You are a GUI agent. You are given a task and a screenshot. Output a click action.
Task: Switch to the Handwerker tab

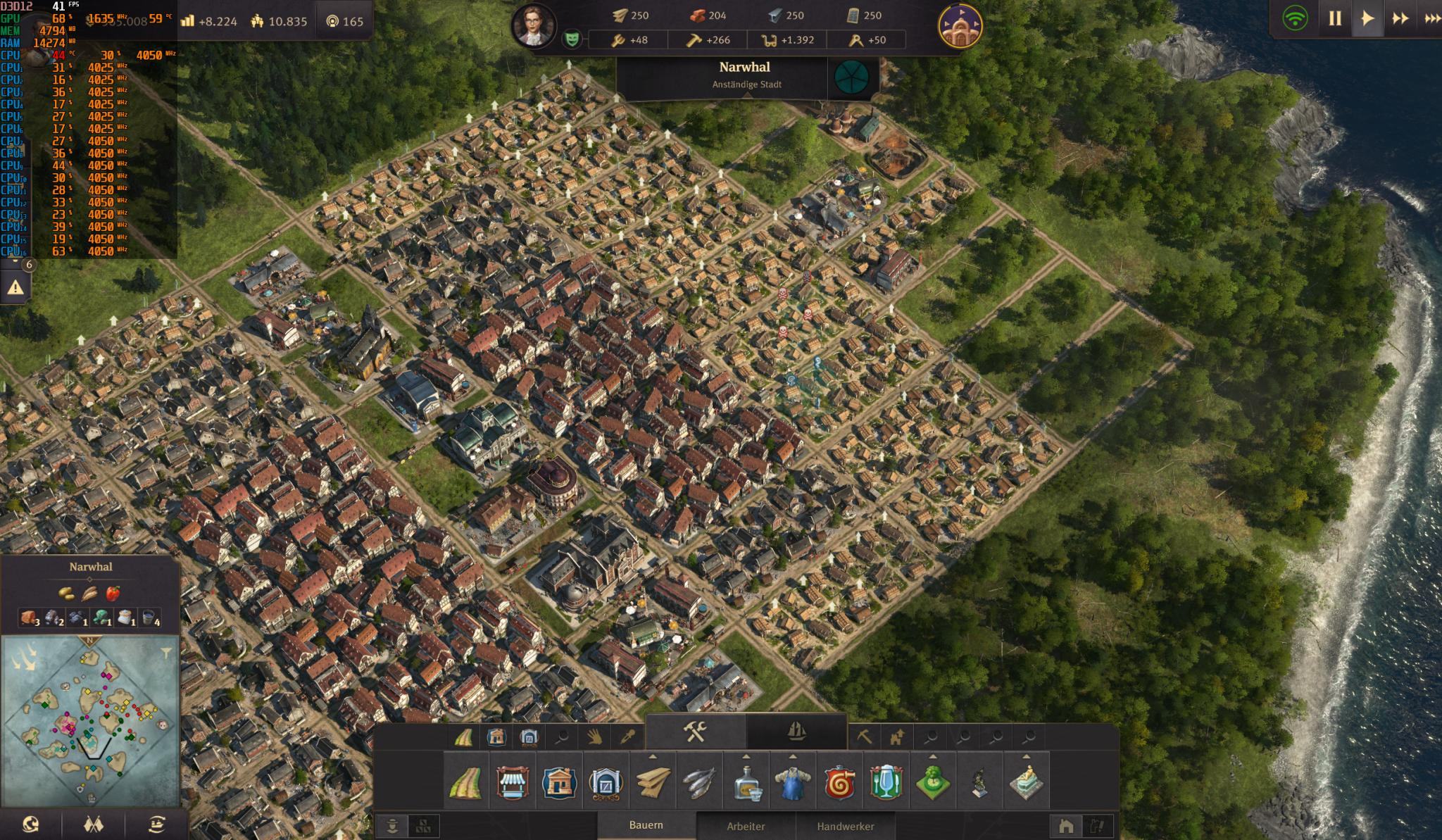(845, 826)
